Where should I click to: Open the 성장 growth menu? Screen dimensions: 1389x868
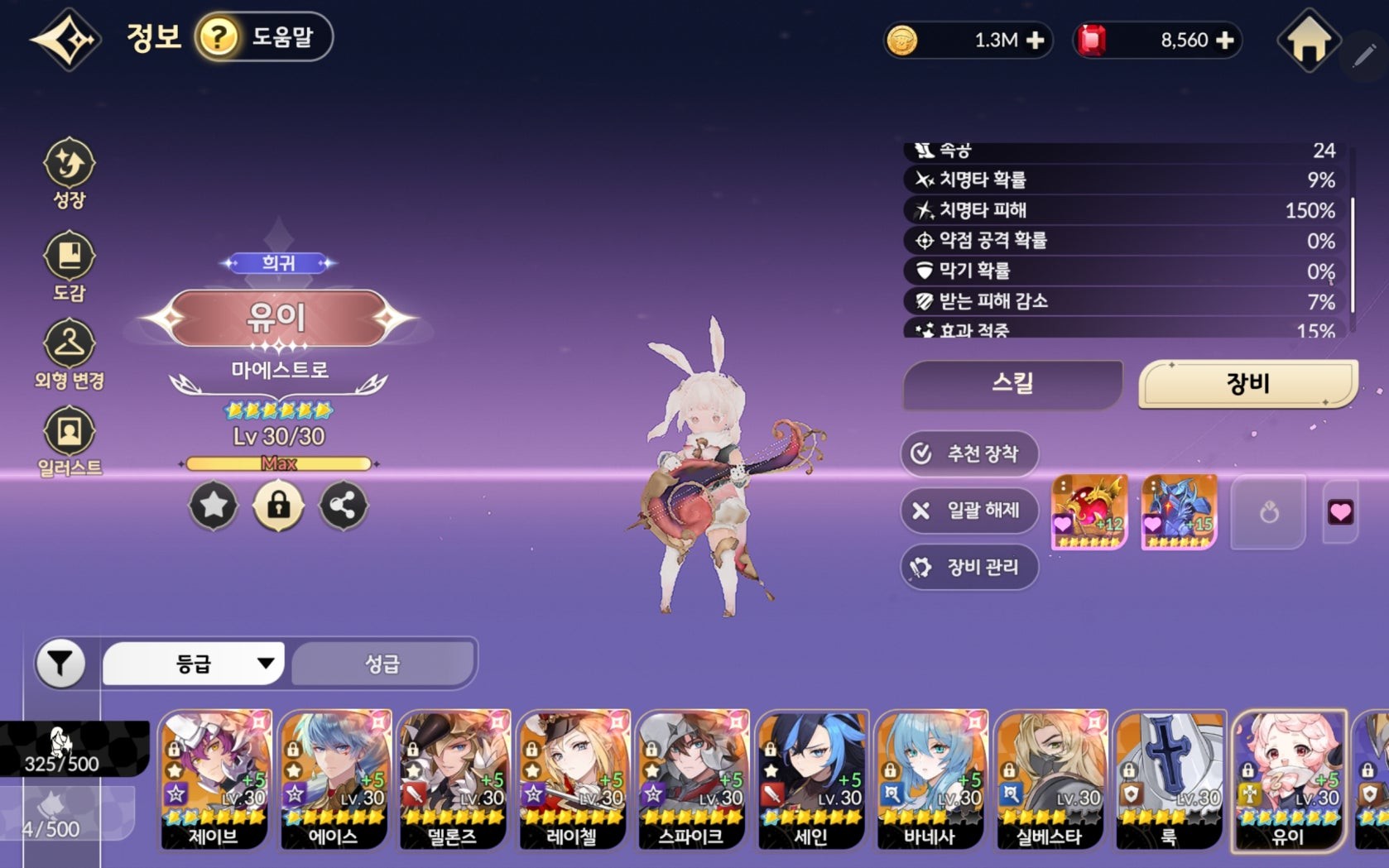[x=70, y=172]
